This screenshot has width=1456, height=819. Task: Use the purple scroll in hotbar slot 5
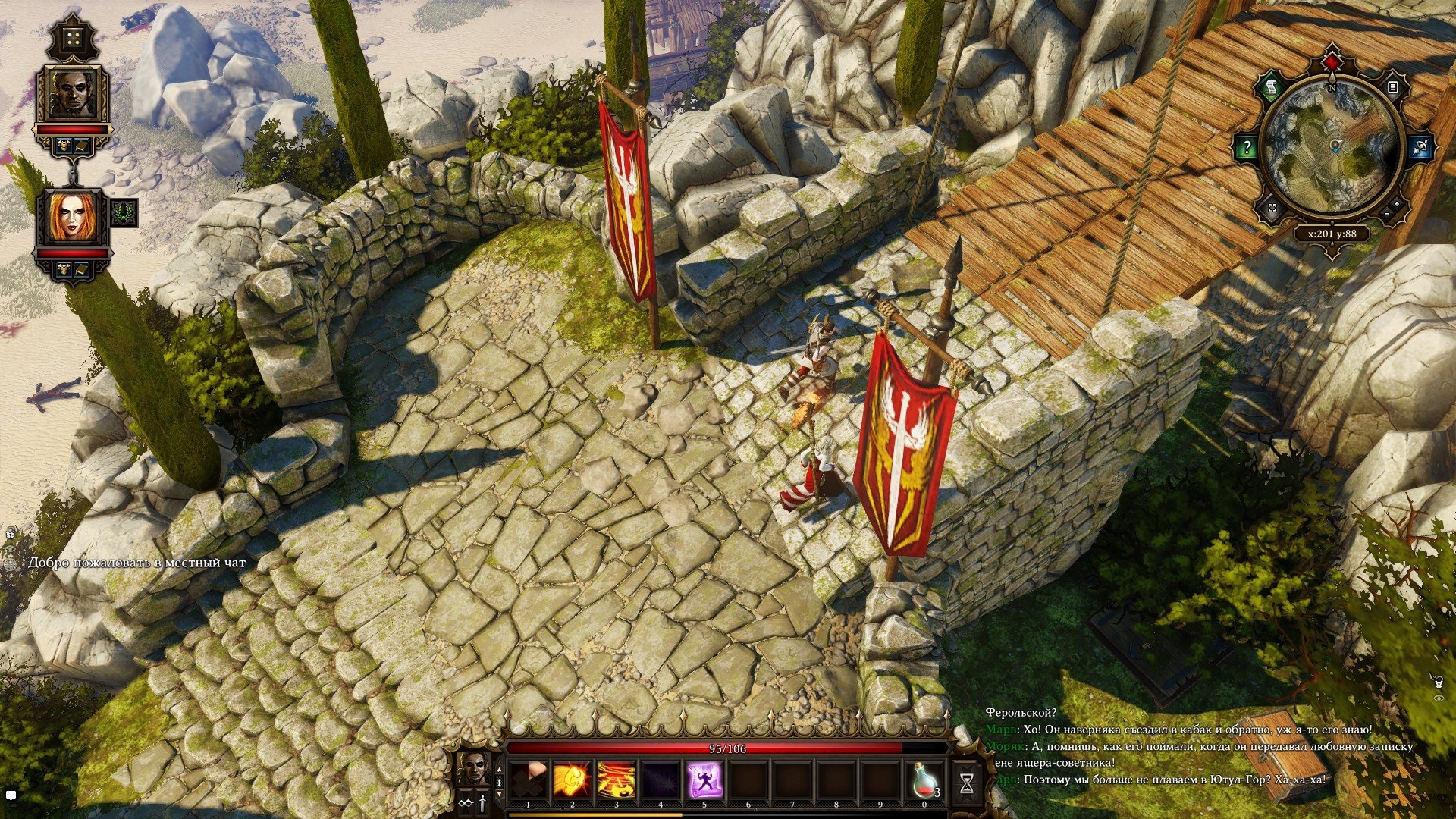coord(704,780)
